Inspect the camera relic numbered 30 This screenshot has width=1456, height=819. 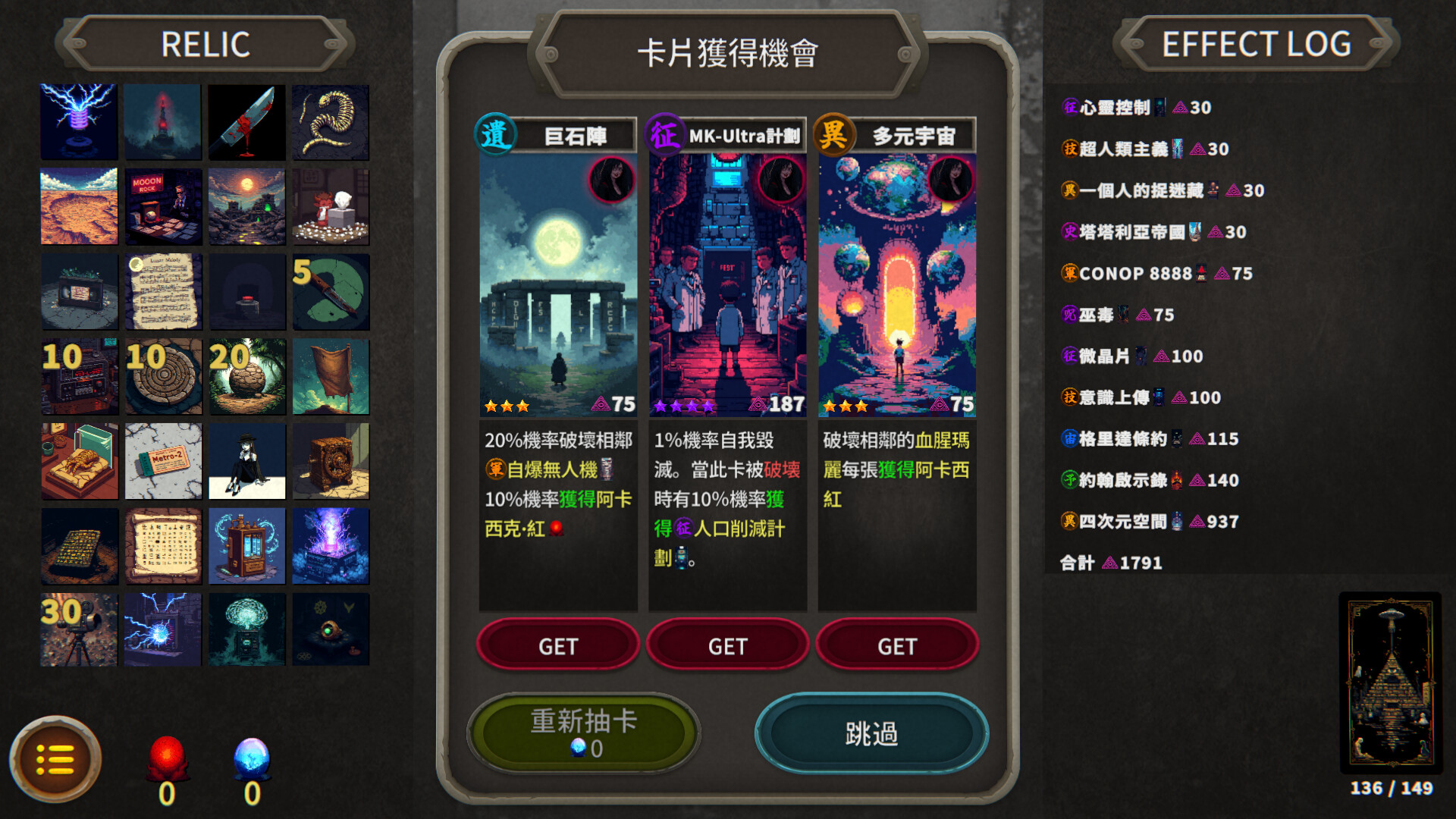click(x=79, y=629)
